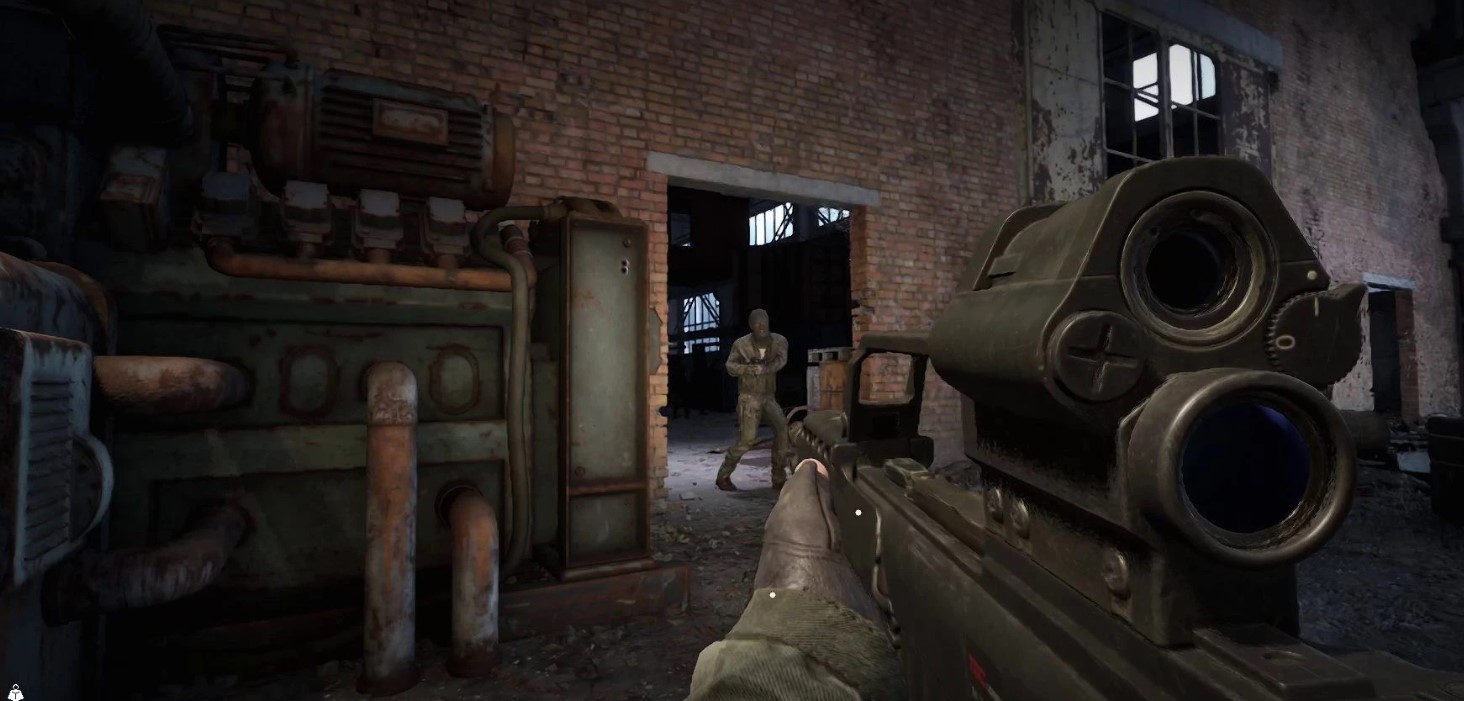Click the white weight status icon
The image size is (1464, 701).
pos(15,691)
